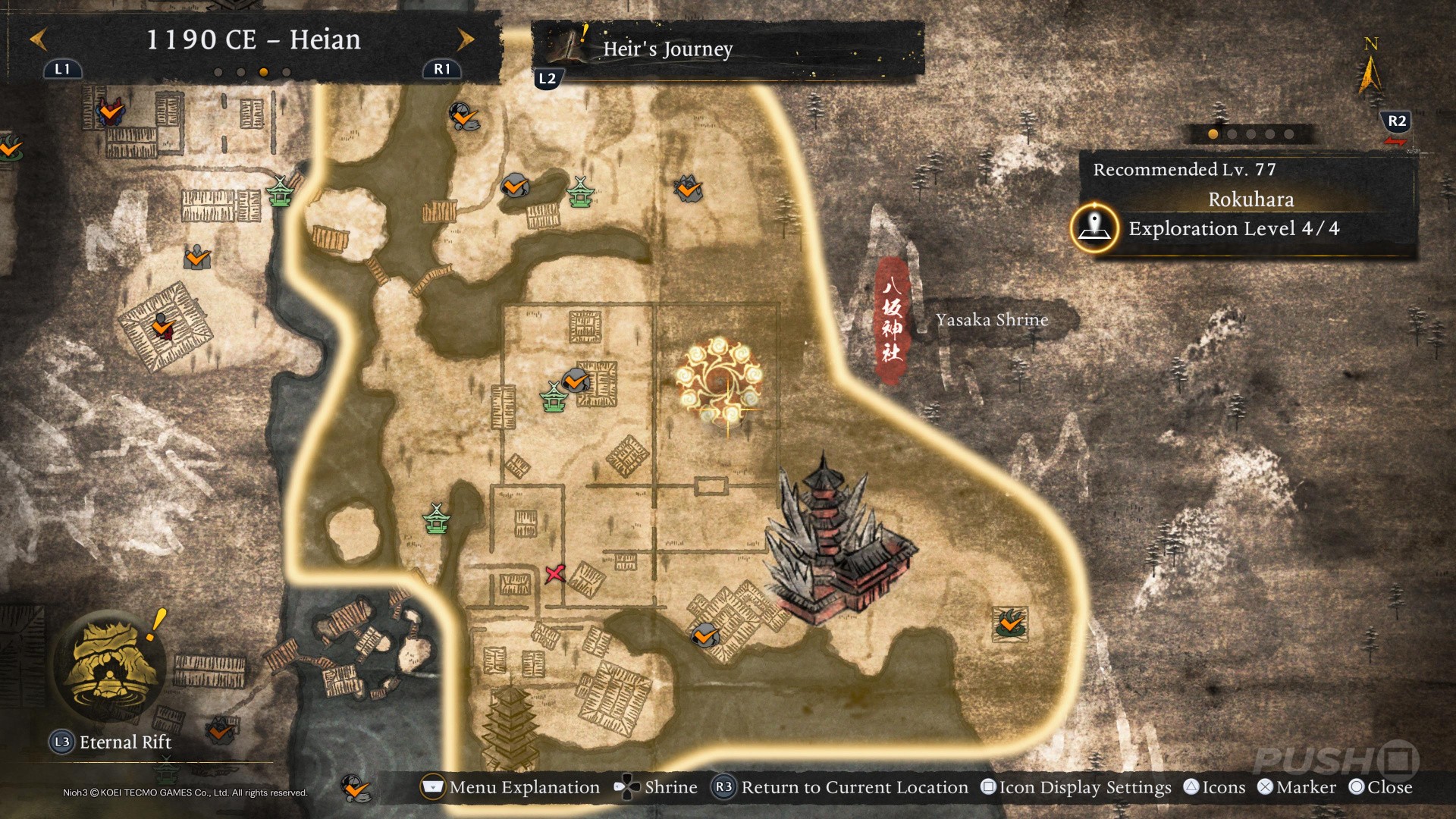1456x819 pixels.
Task: Return to Current Location on the map
Action: [x=841, y=787]
